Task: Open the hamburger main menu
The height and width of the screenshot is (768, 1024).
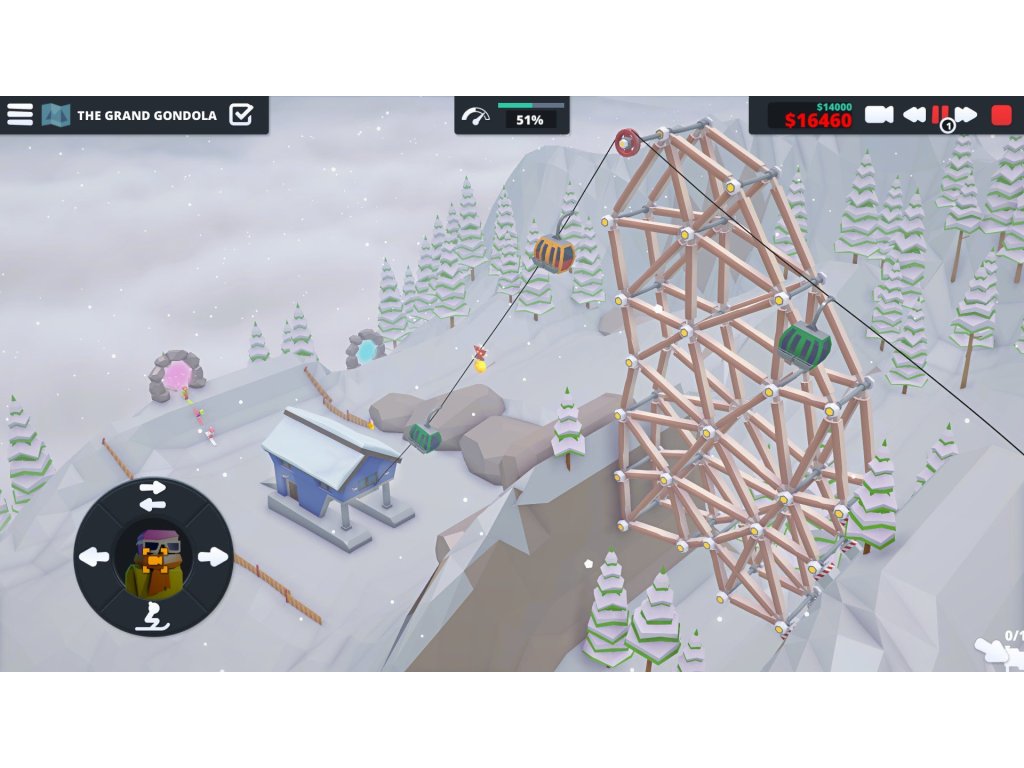Action: pos(20,114)
